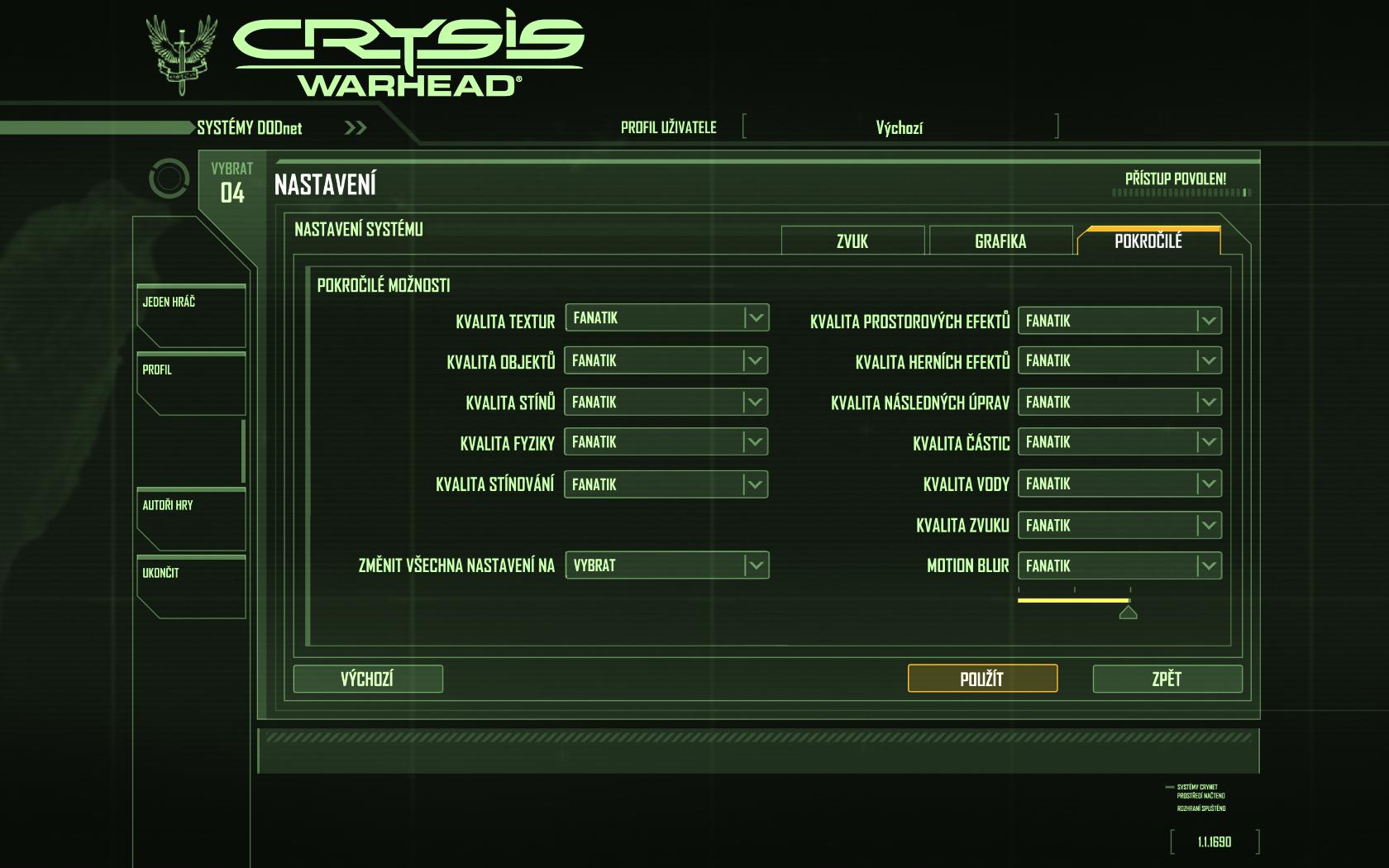
Task: Click the motion blur slider handle
Action: [x=1129, y=613]
